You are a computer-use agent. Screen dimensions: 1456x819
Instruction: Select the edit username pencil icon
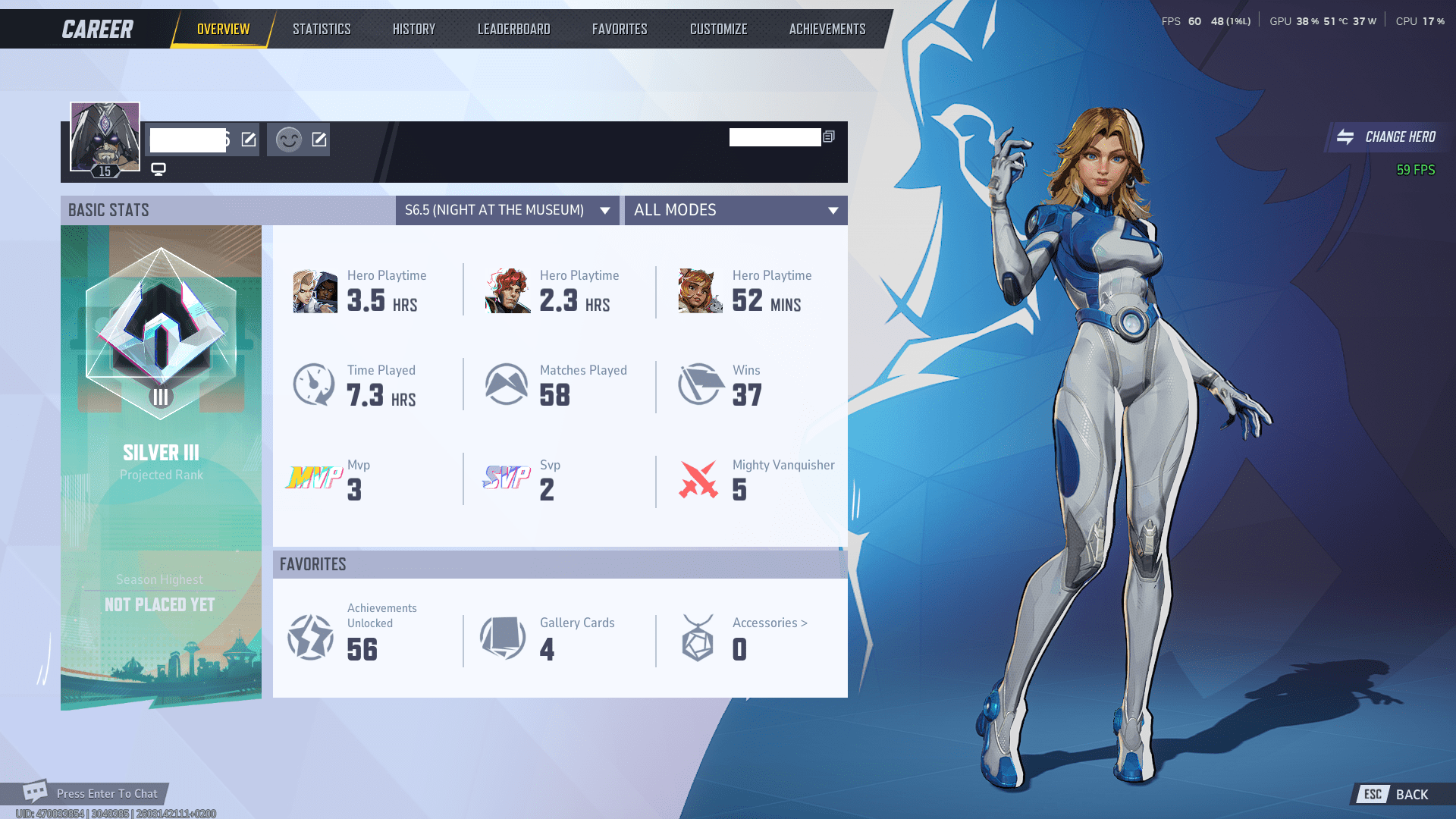click(246, 139)
